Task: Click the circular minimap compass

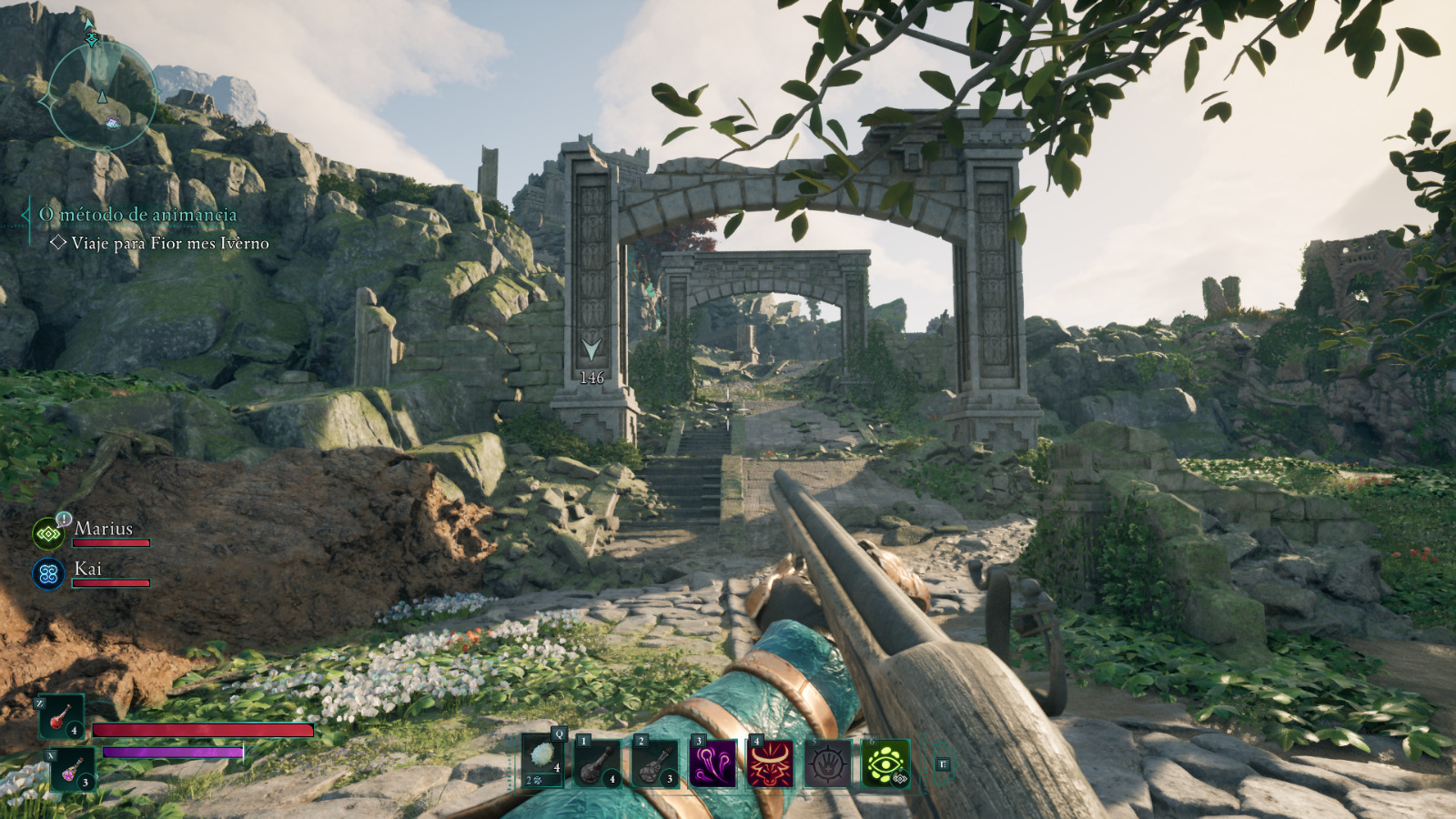Action: click(101, 95)
